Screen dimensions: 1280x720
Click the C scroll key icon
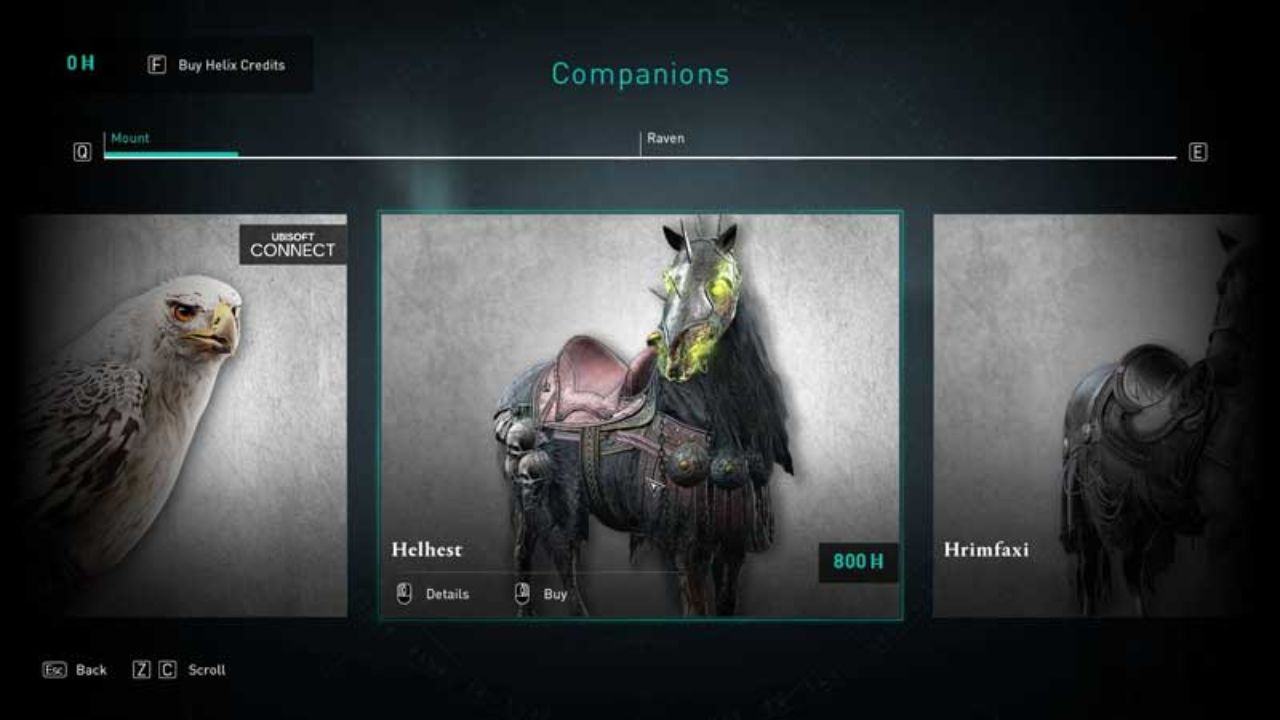coord(168,670)
